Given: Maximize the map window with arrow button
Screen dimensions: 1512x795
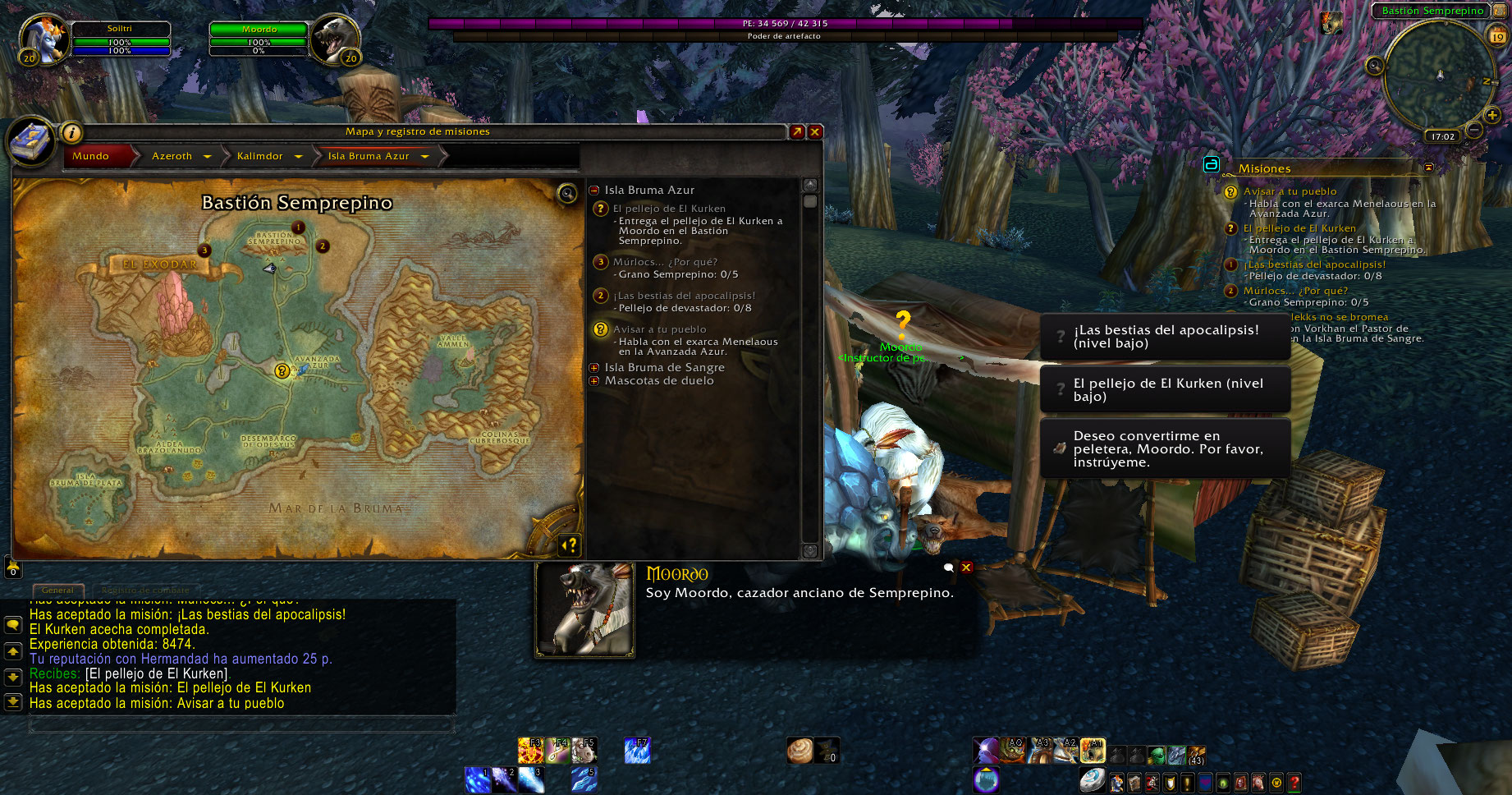Looking at the screenshot, I should 796,131.
